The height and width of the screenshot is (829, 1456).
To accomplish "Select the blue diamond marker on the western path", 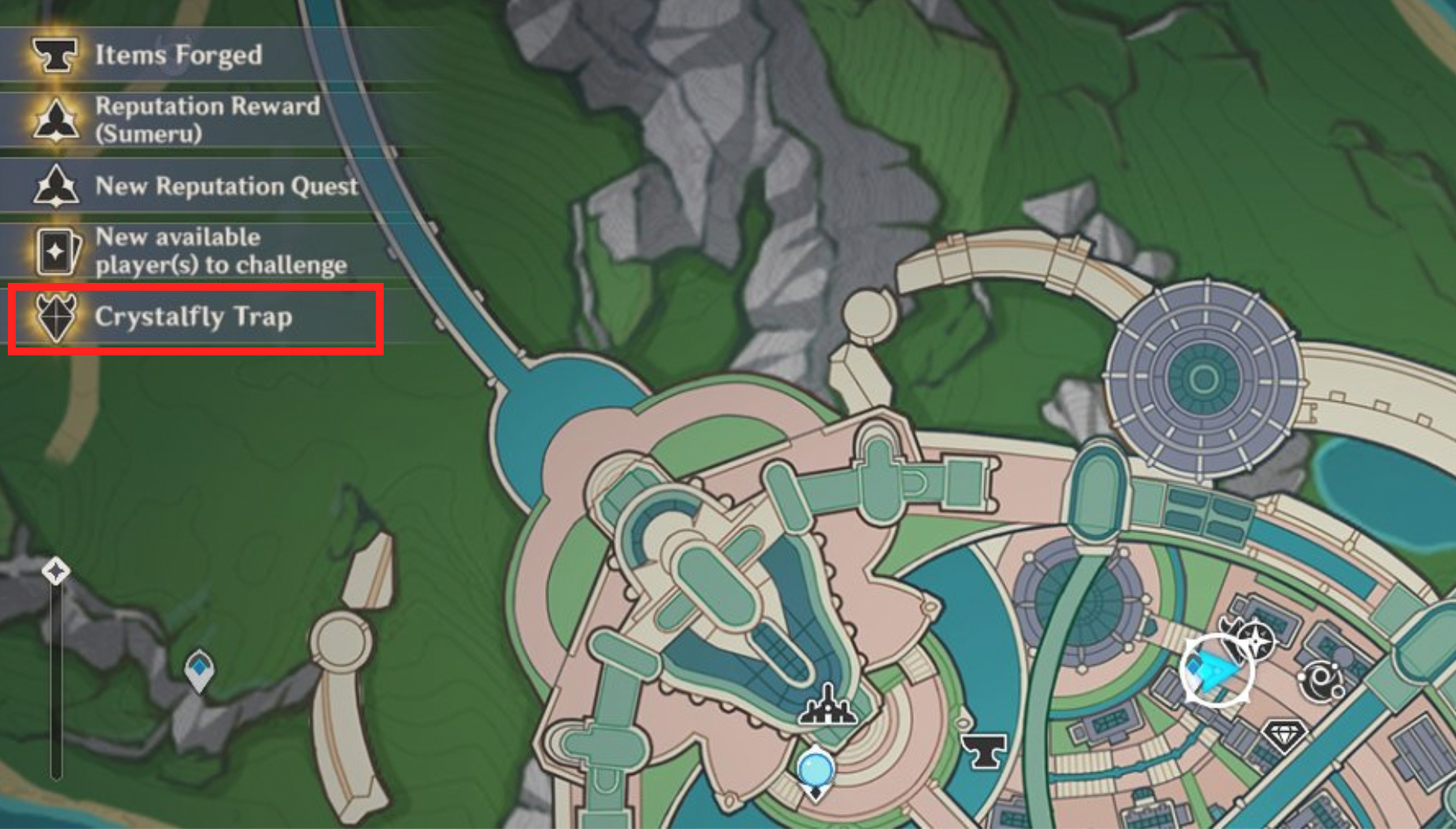I will point(199,669).
